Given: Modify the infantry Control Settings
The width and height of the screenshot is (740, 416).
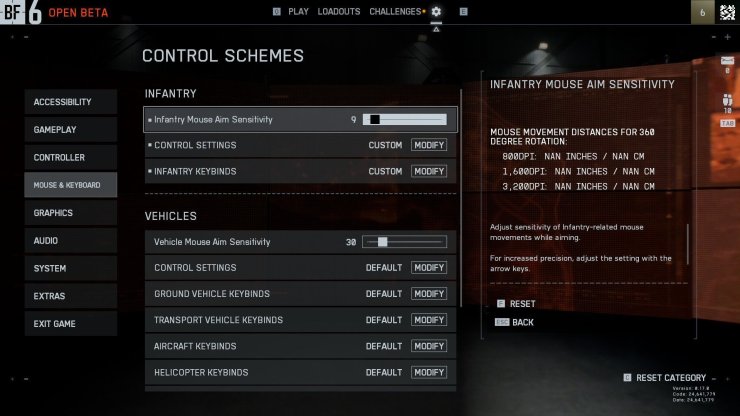Looking at the screenshot, I should (x=429, y=145).
